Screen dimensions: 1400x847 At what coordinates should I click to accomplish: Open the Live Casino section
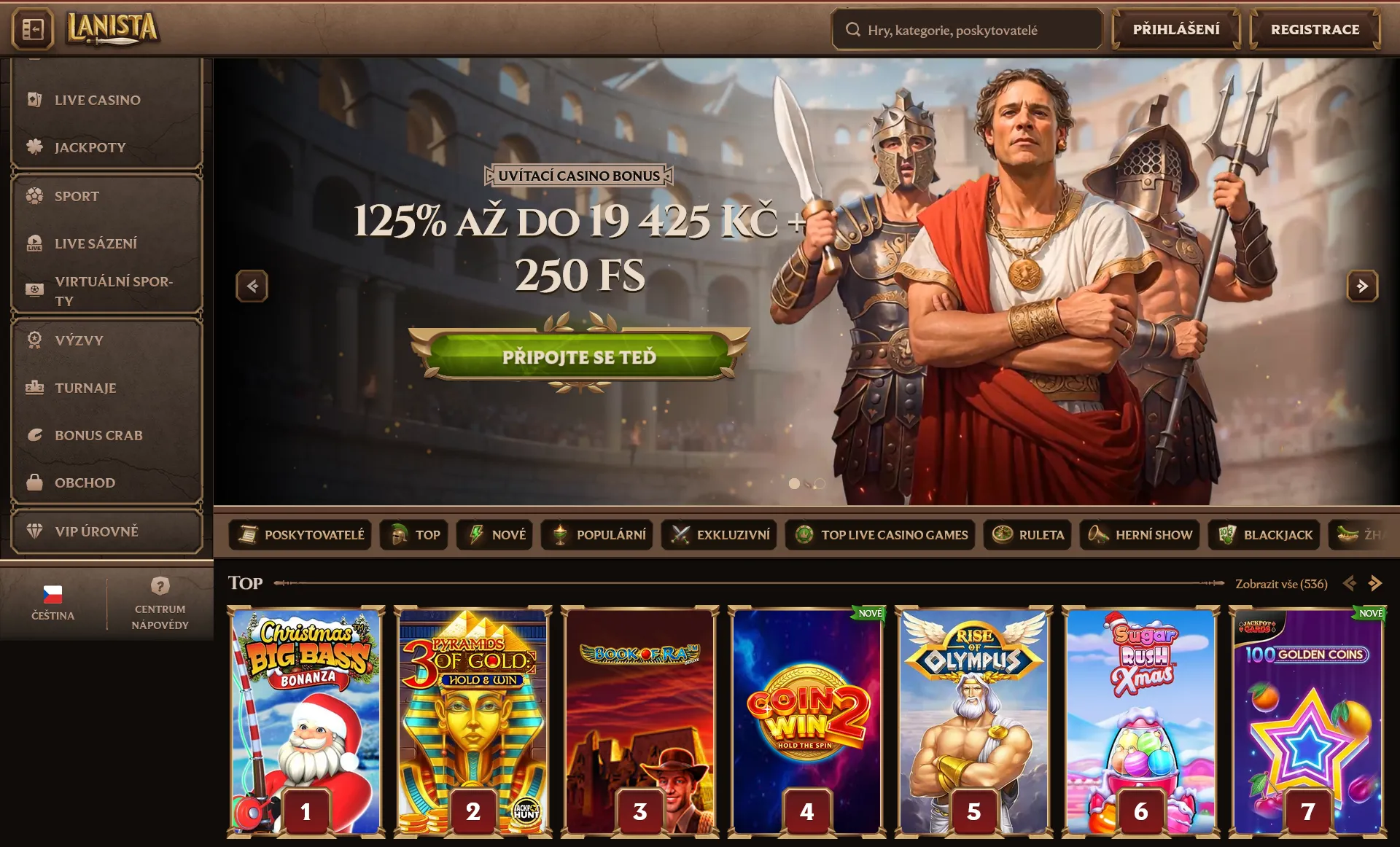(97, 100)
